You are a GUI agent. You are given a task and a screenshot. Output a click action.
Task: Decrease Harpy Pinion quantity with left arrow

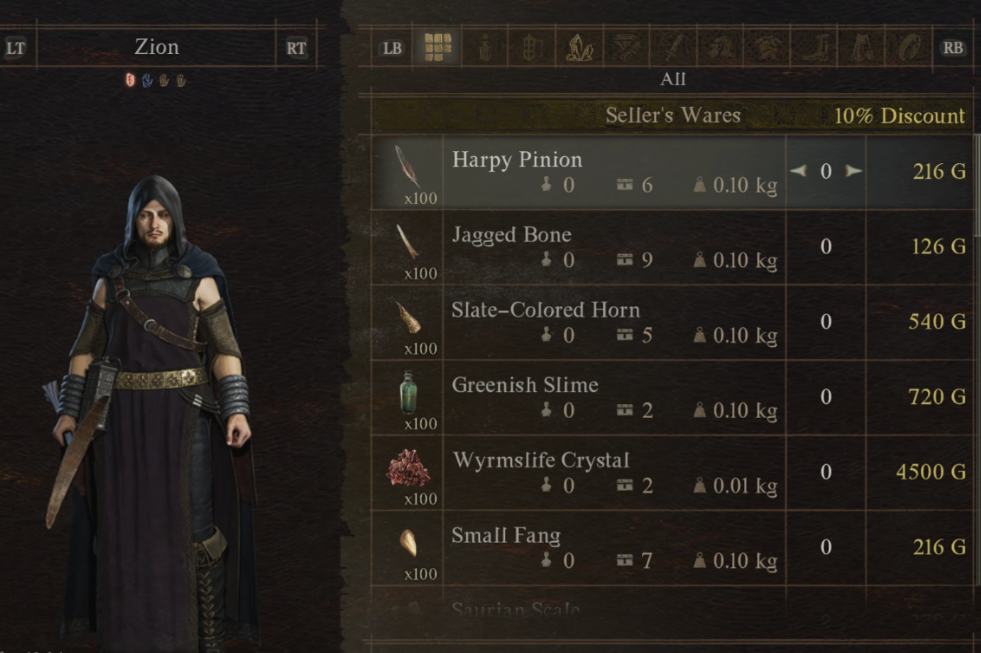pos(798,171)
